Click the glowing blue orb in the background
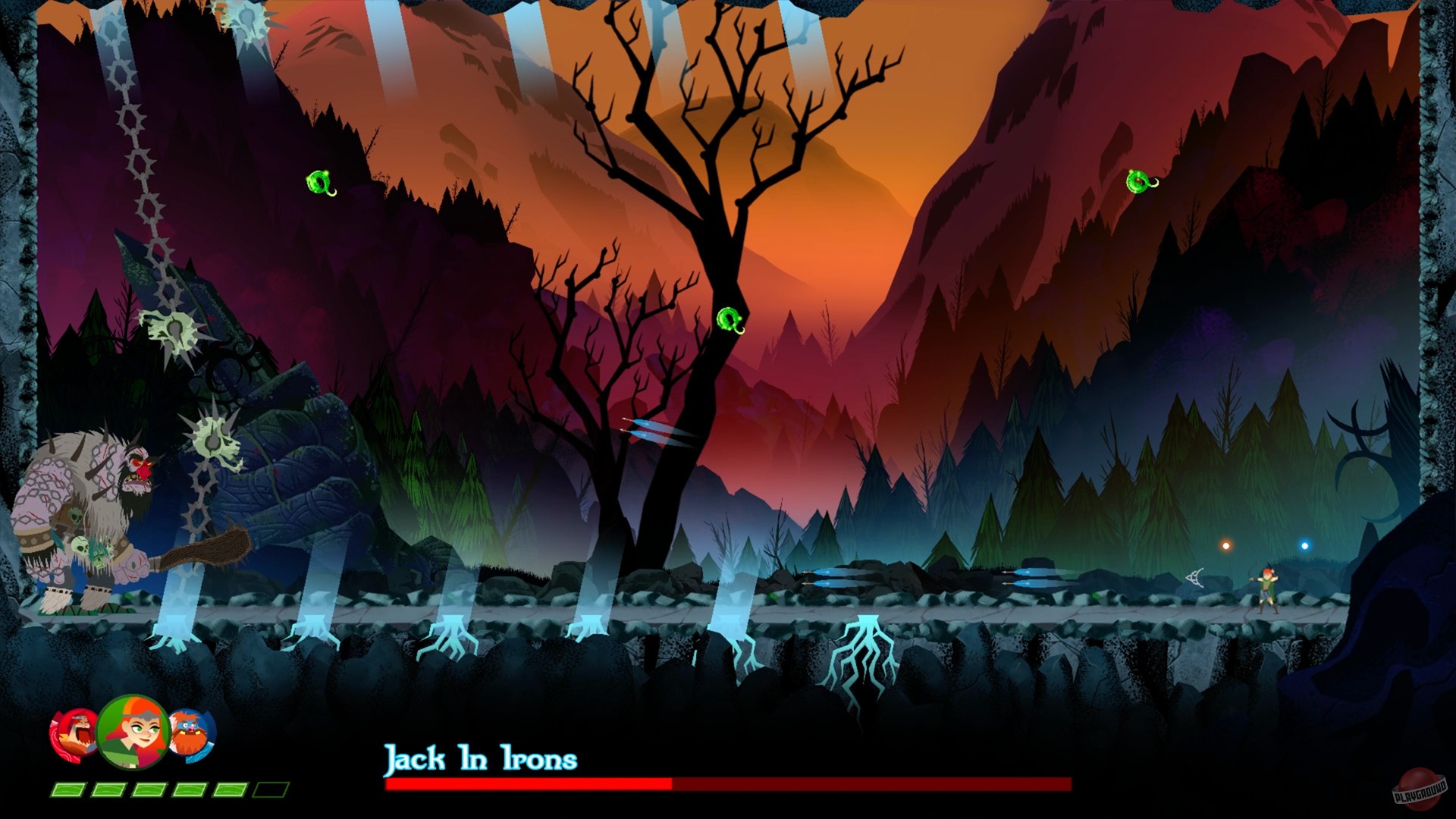The width and height of the screenshot is (1456, 819). point(1305,545)
